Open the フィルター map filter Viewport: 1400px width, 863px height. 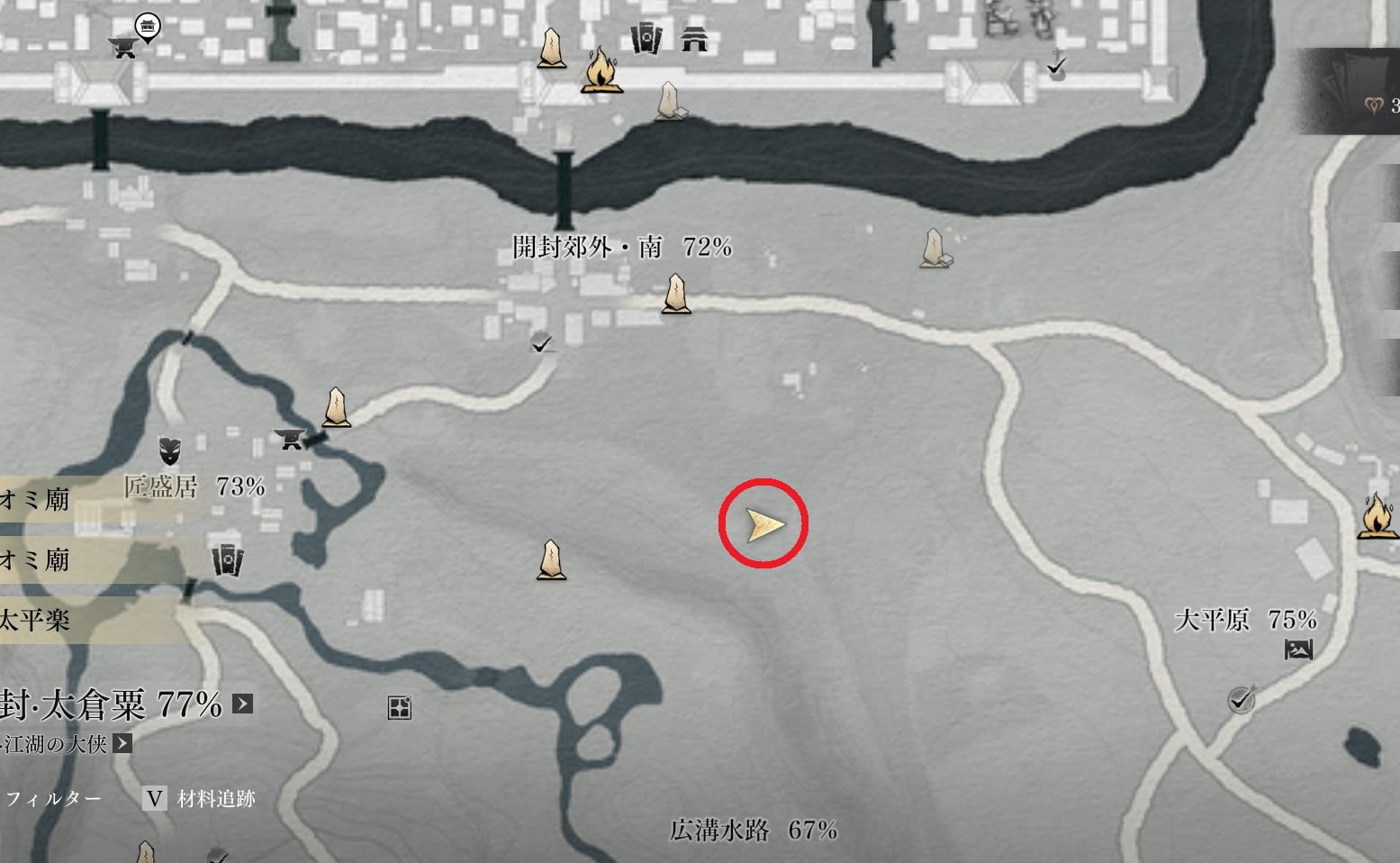click(x=54, y=799)
